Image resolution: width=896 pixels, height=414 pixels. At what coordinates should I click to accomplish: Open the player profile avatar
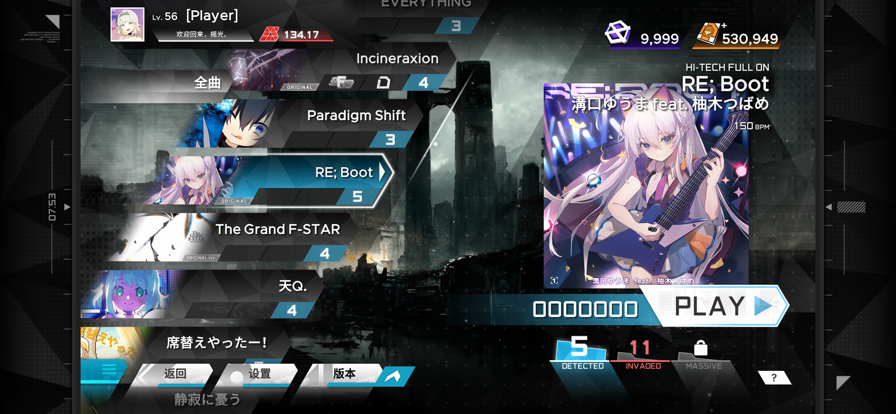127,25
